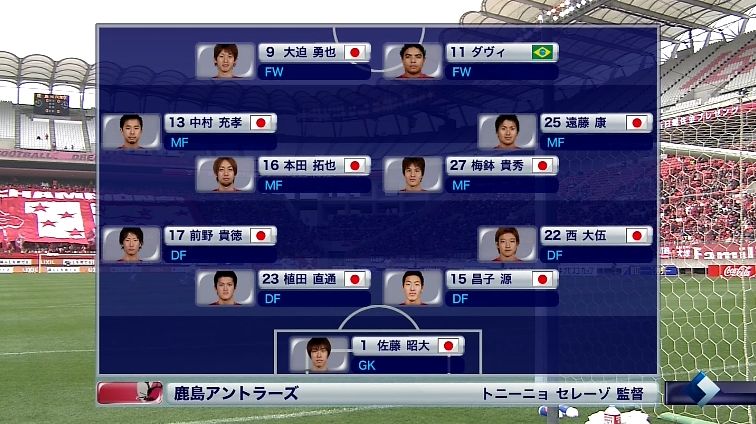Click midfielder 13 中村 充孝

coord(190,131)
